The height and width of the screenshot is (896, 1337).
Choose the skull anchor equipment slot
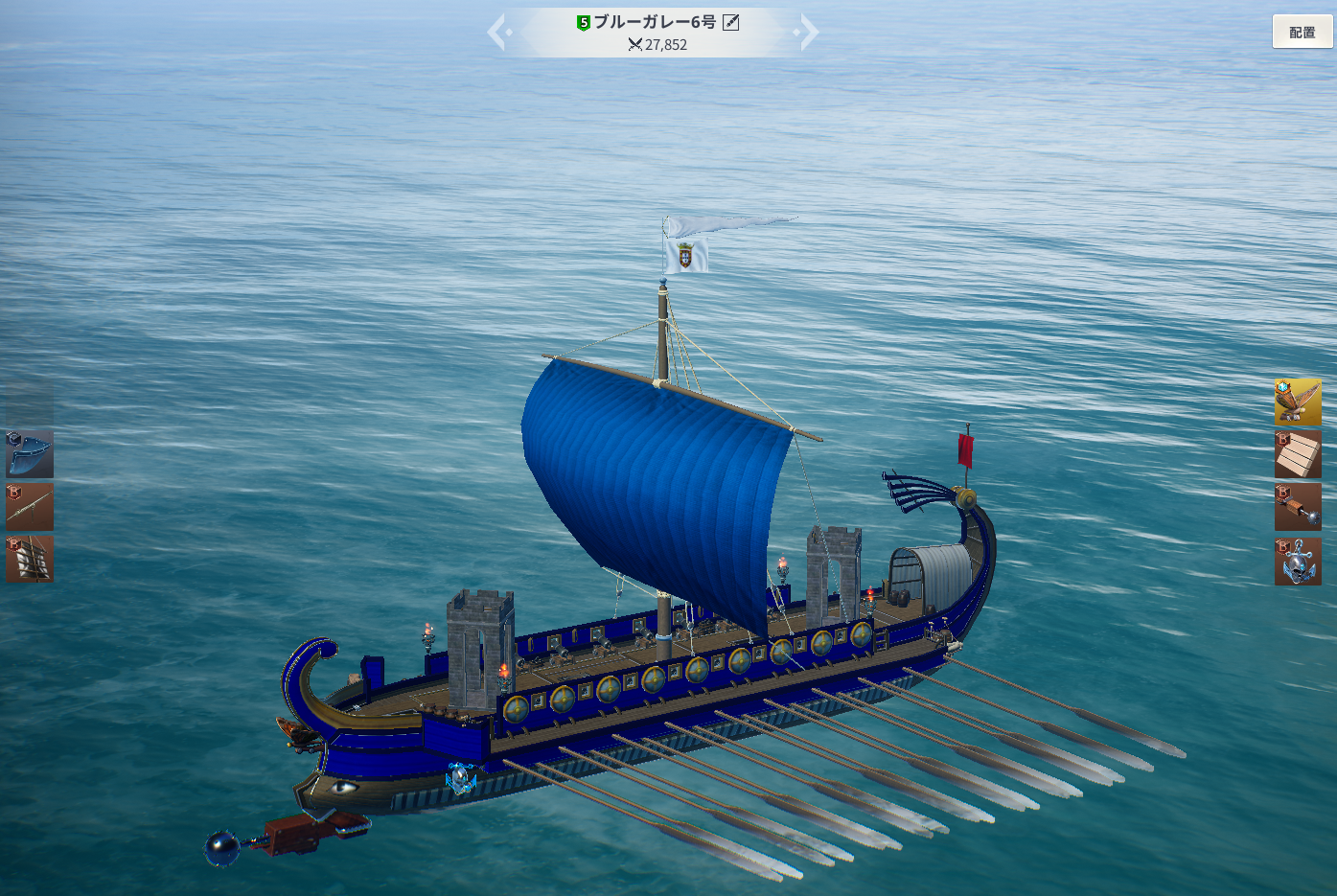[x=1298, y=561]
